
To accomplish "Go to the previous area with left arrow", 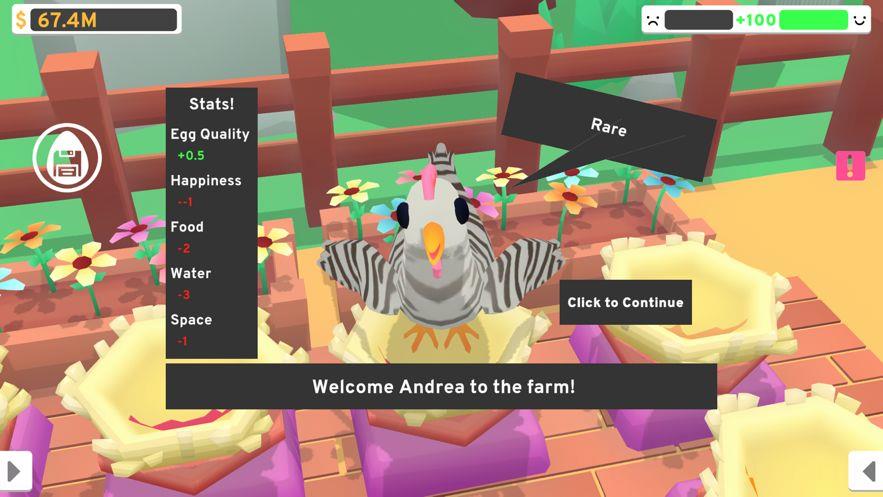I will point(866,472).
